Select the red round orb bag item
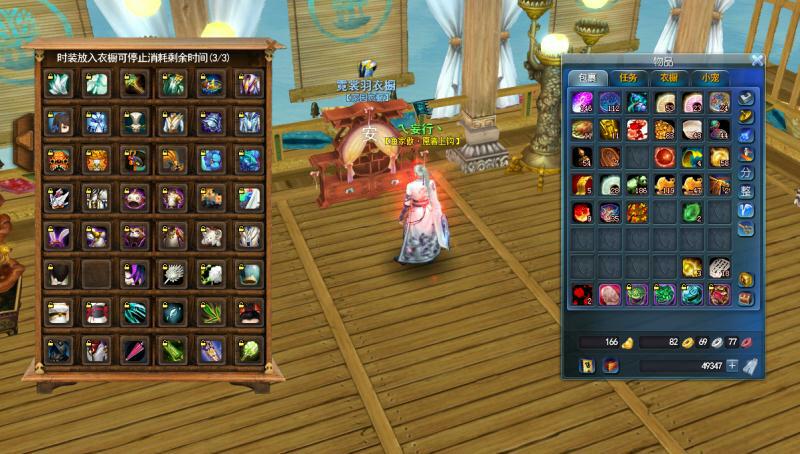 tap(664, 157)
